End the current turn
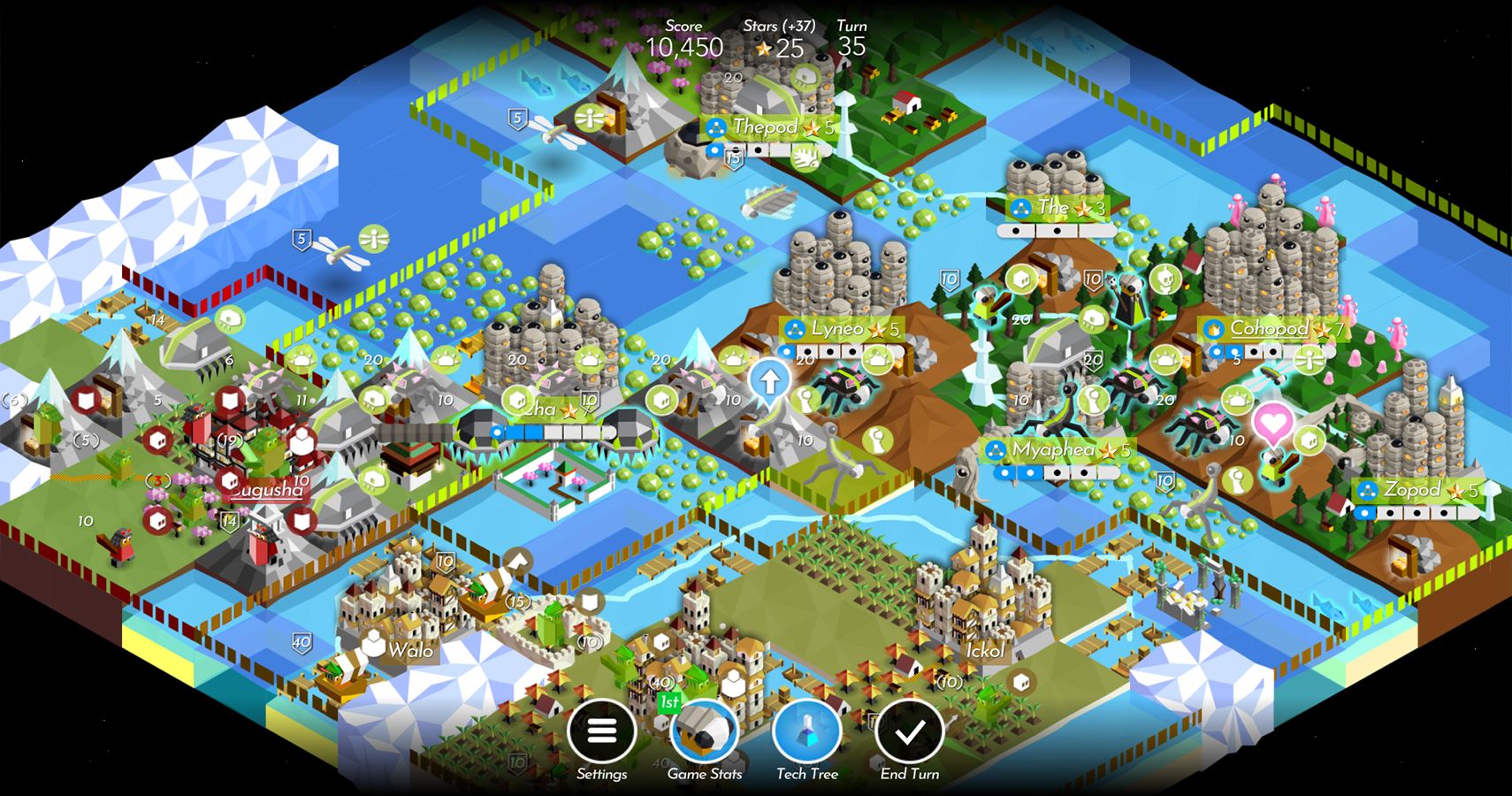Image resolution: width=1512 pixels, height=796 pixels. (908, 734)
